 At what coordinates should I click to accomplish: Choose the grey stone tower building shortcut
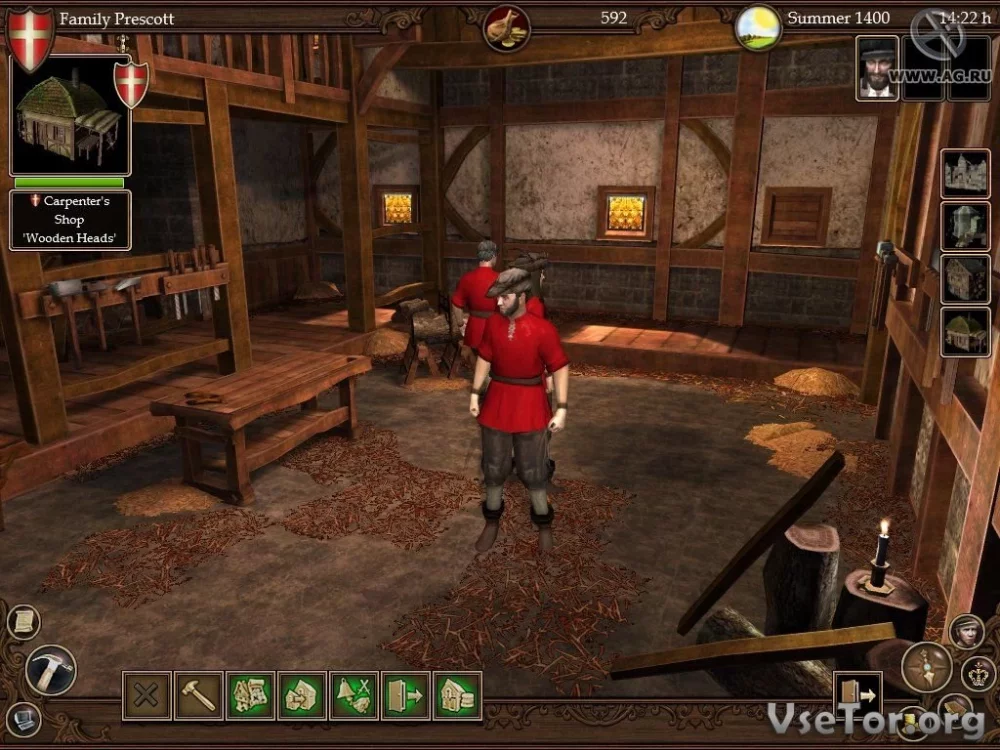[965, 226]
